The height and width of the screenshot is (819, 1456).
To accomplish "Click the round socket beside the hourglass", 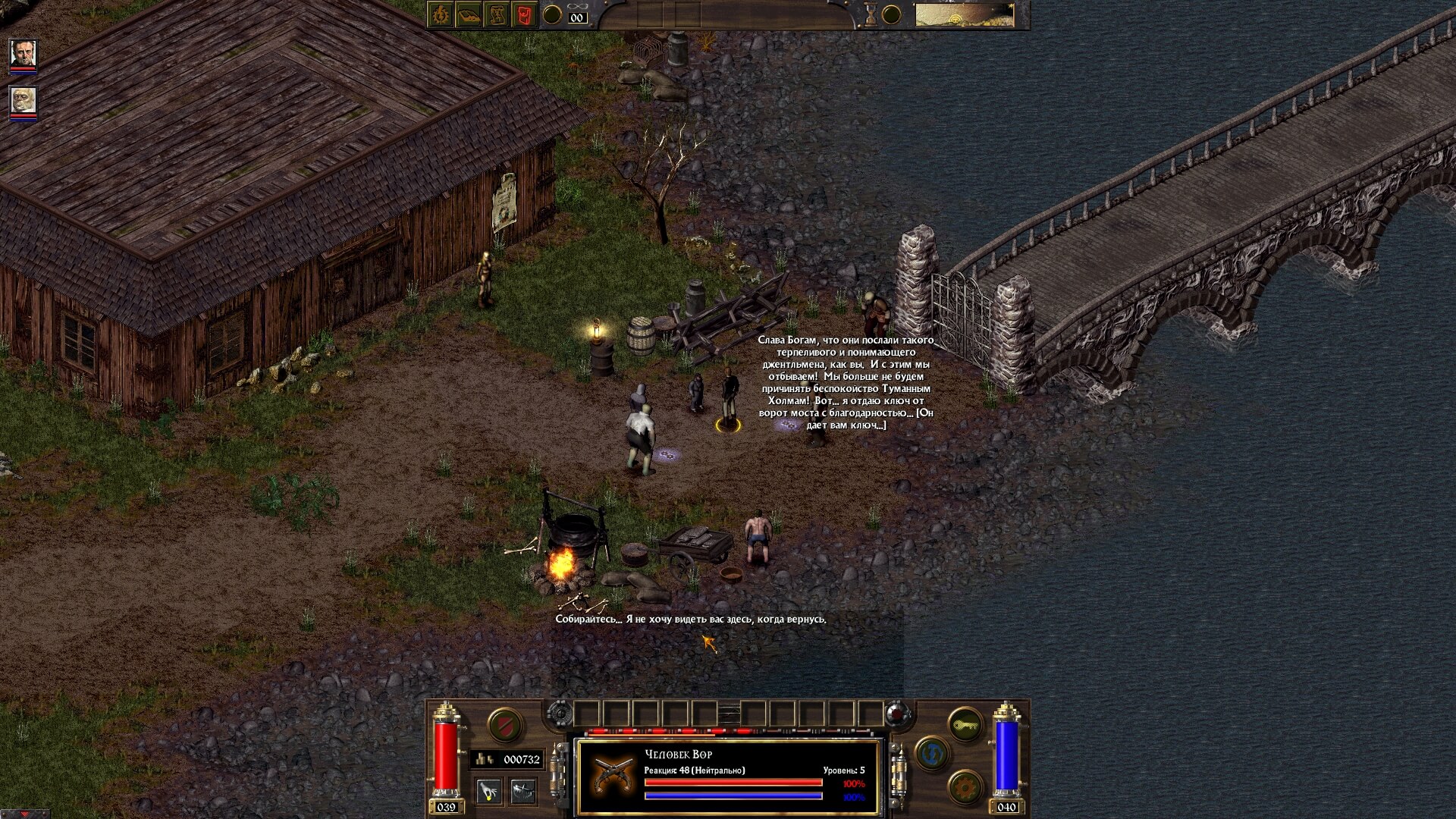I will pos(892,14).
